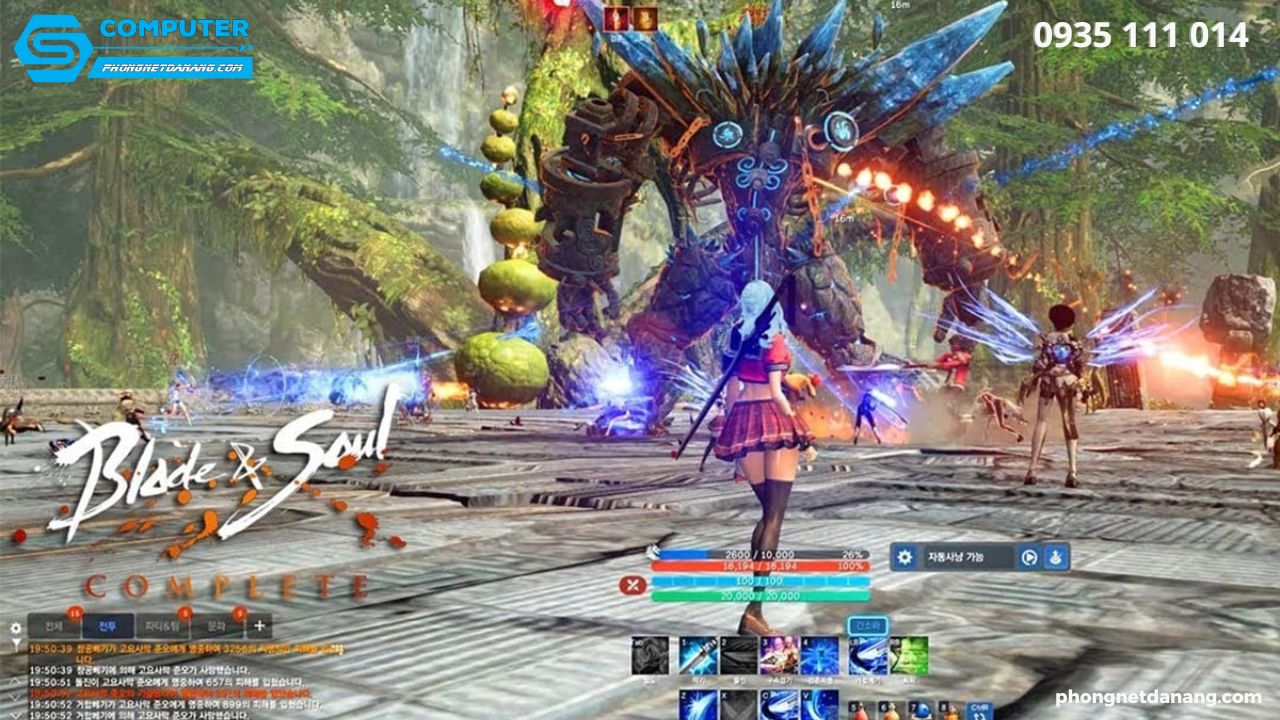Screen dimensions: 1280x720
Task: Trigger the blue slash left-click skill
Action: 867,656
